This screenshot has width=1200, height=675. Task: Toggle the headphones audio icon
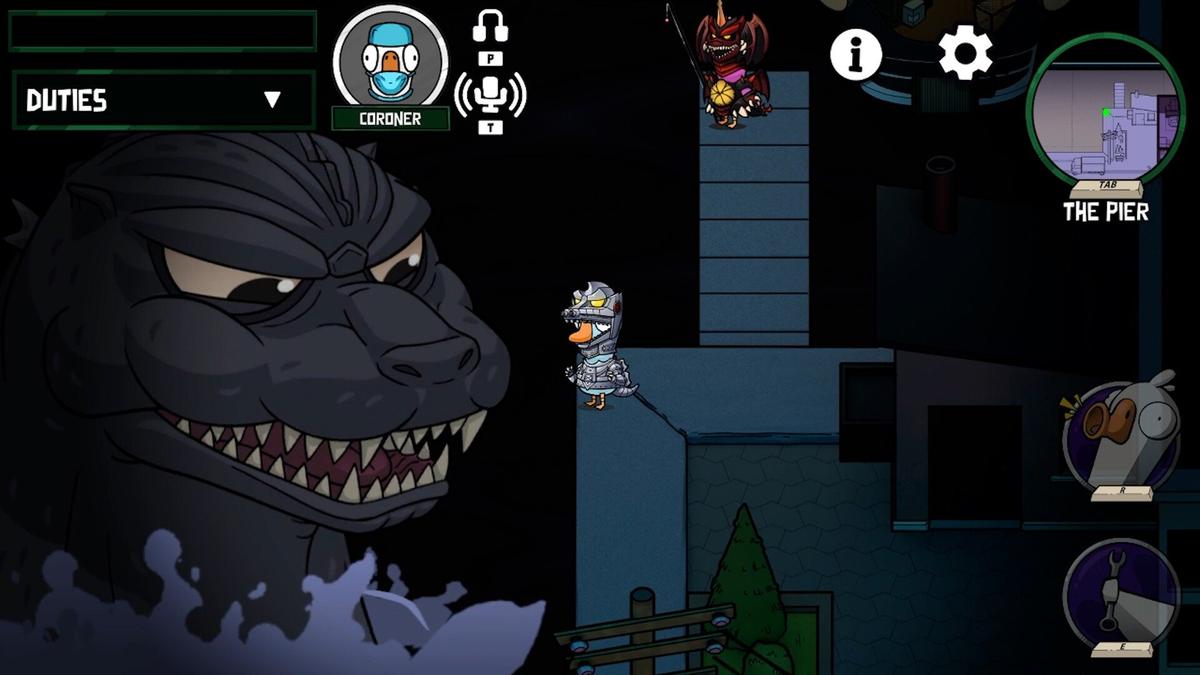pyautogui.click(x=490, y=27)
